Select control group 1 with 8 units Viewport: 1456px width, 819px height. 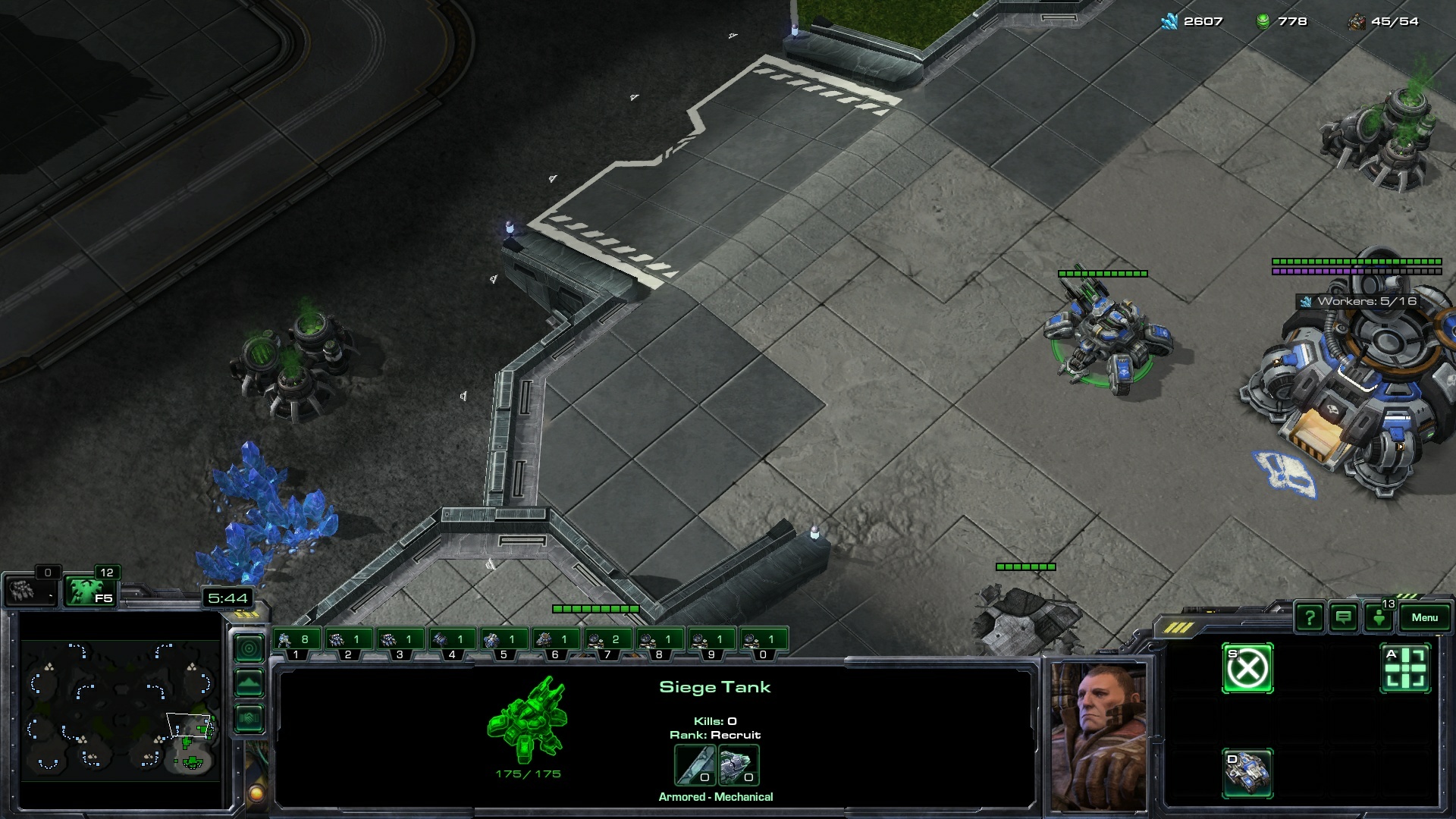(296, 642)
